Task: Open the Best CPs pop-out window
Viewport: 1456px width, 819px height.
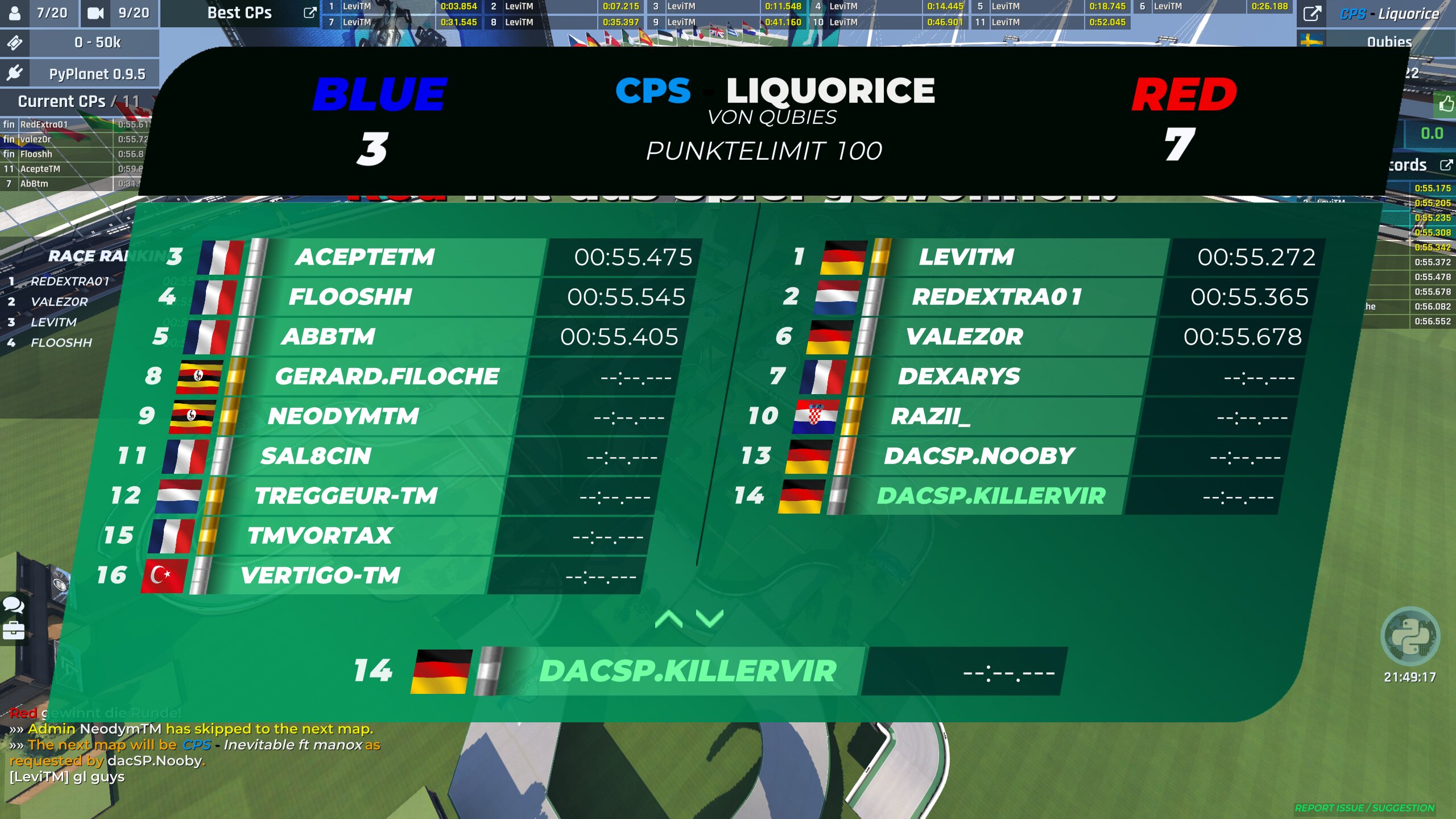Action: pyautogui.click(x=310, y=13)
